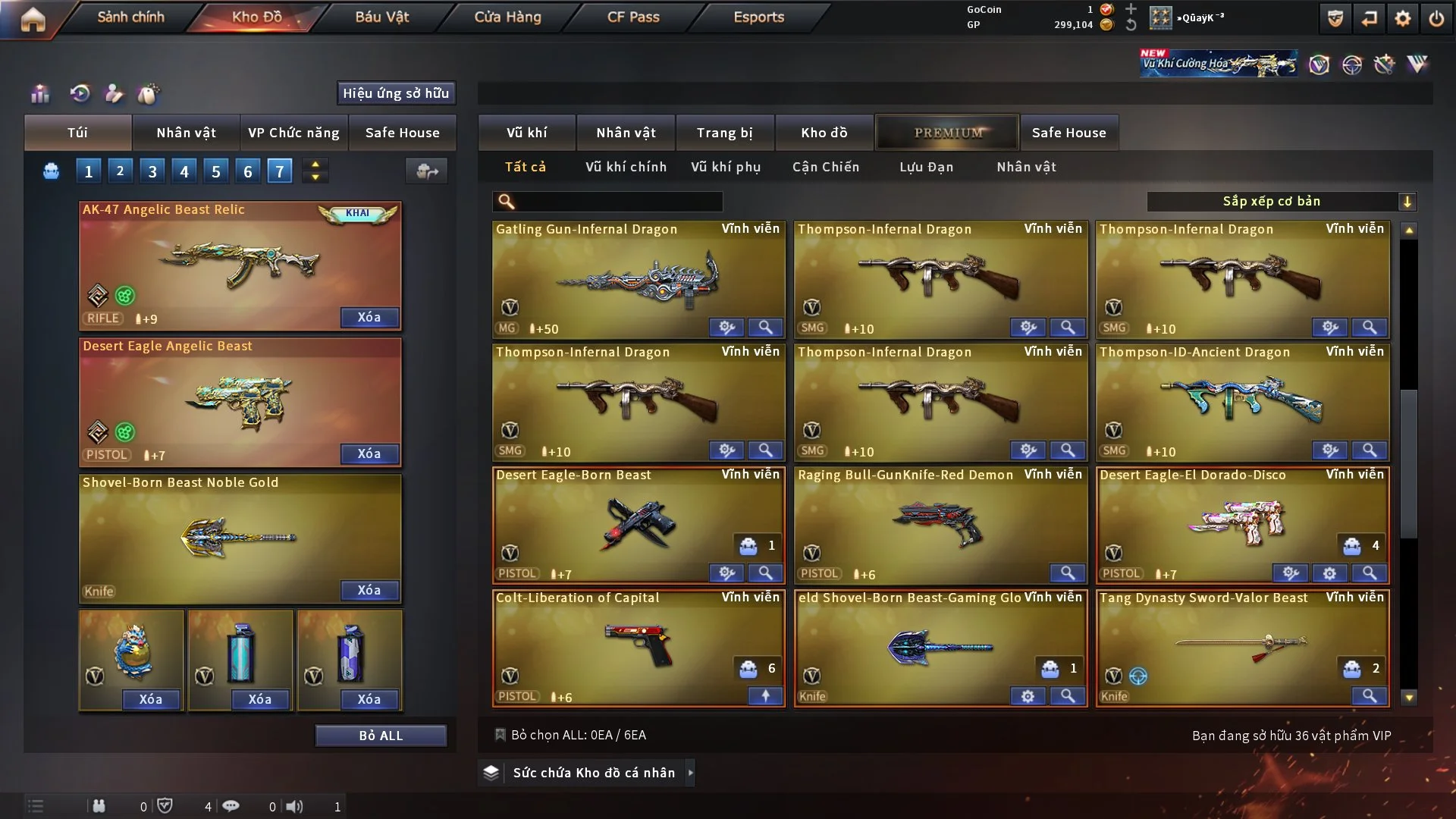Remove AK-47 Angelic Beast Relic with Xóa
The height and width of the screenshot is (819, 1456).
tap(369, 317)
